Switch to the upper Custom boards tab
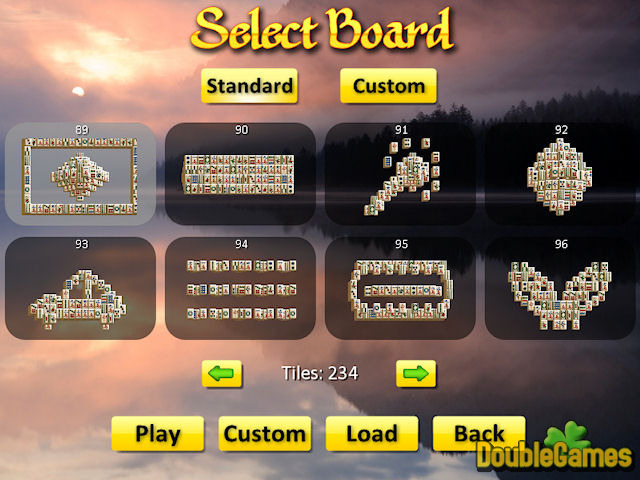640x480 pixels. 388,86
